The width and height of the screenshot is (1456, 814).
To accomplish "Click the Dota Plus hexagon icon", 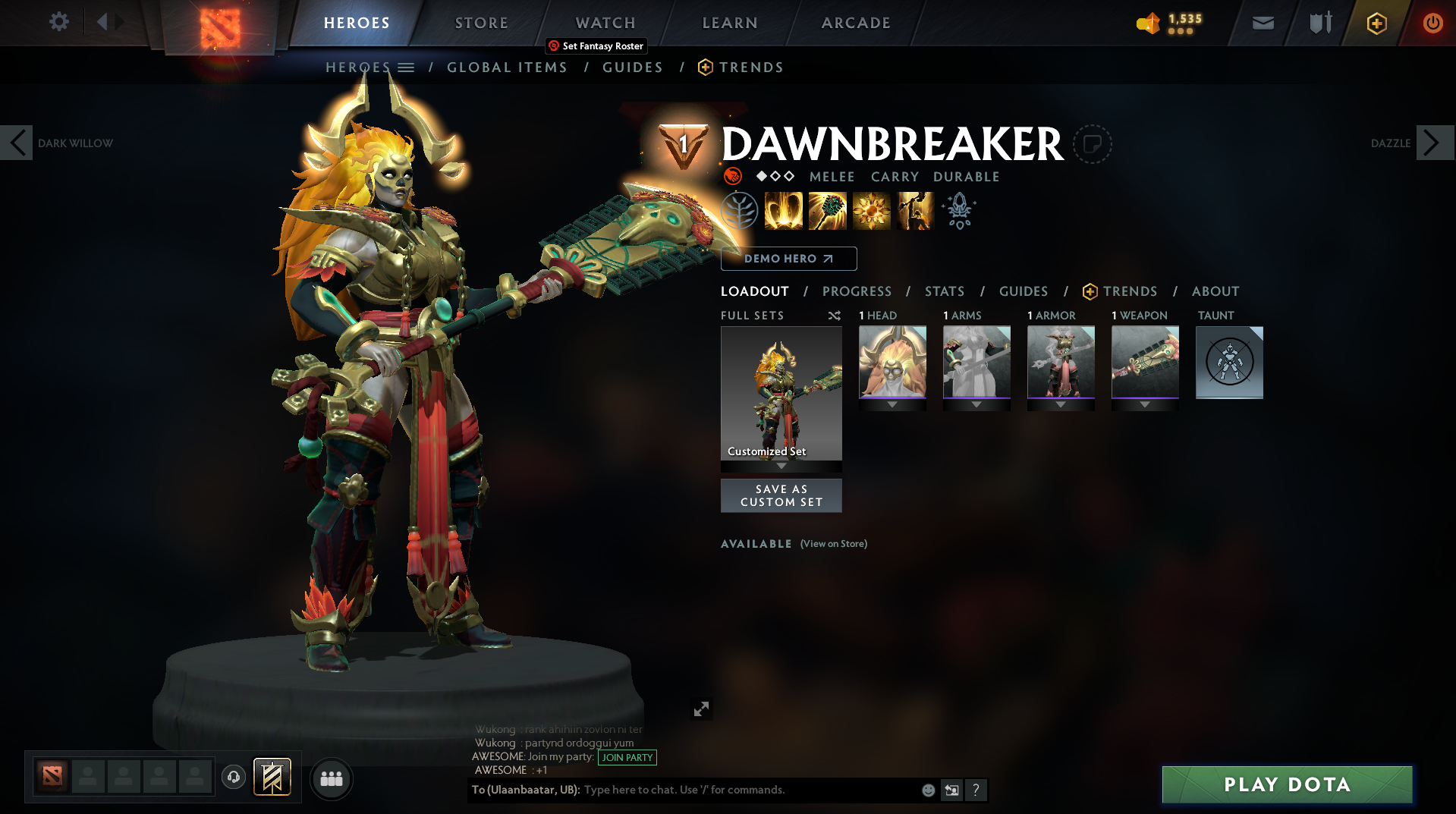I will (x=1376, y=23).
